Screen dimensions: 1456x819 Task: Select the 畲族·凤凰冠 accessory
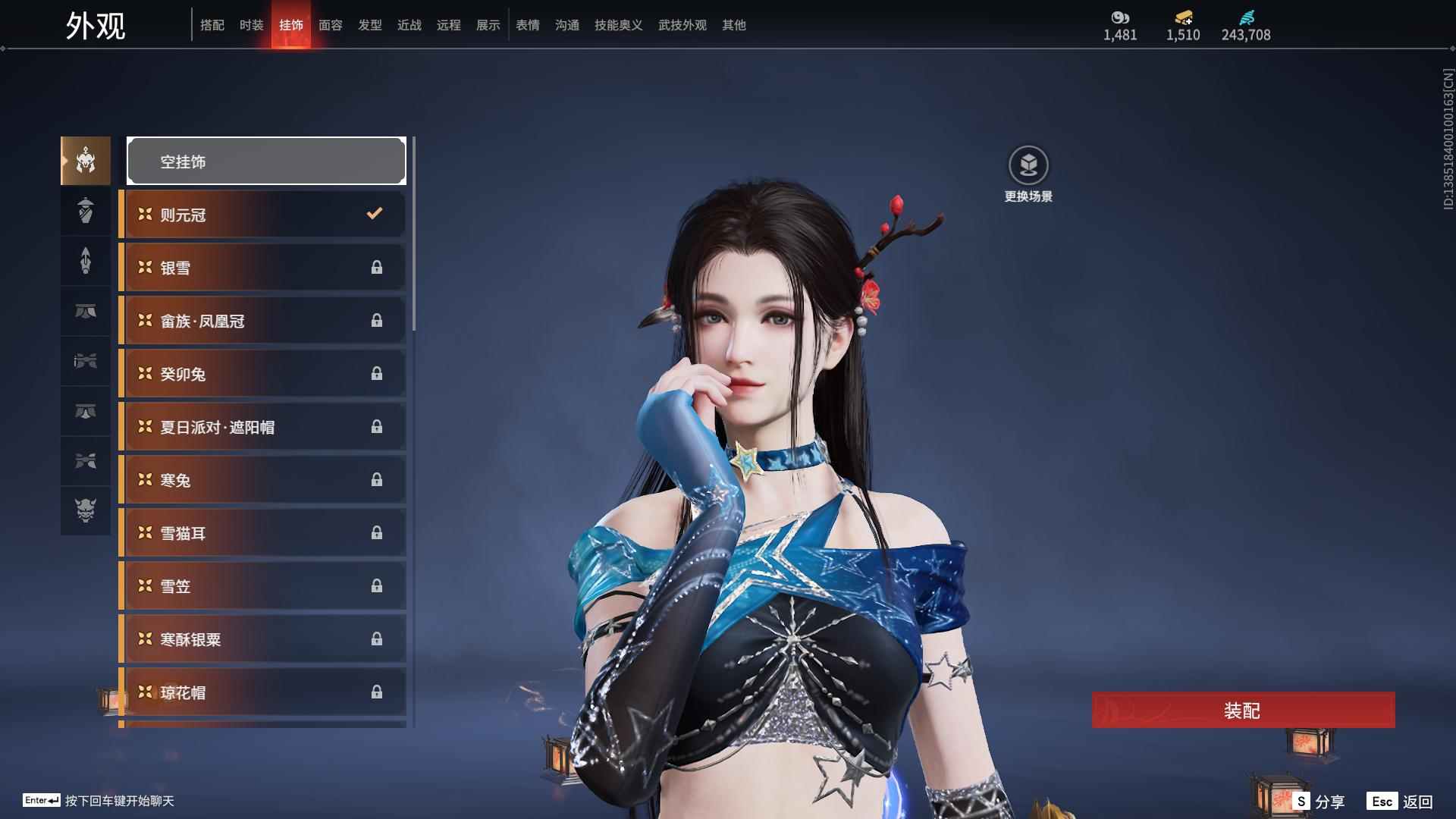[263, 321]
